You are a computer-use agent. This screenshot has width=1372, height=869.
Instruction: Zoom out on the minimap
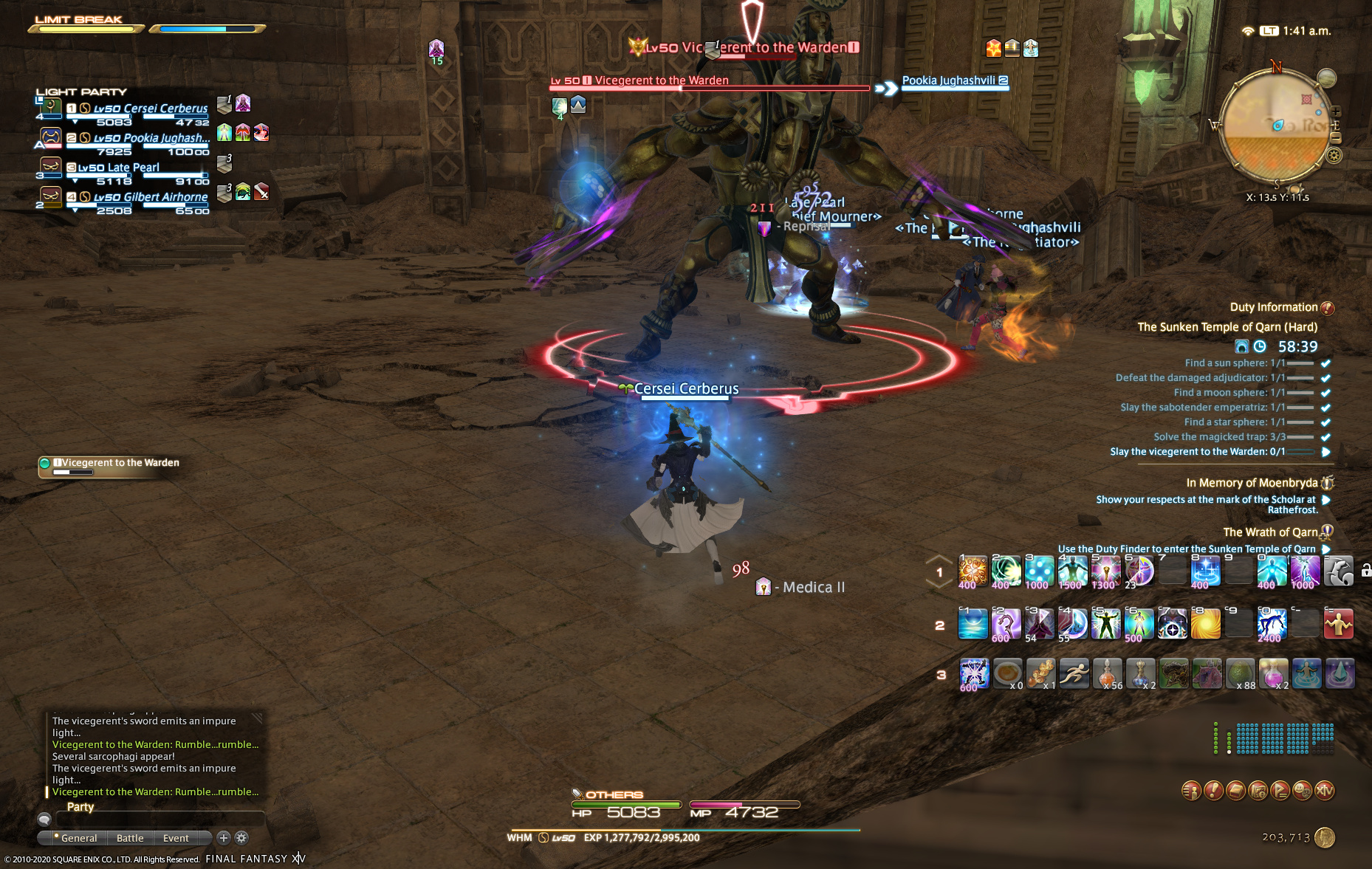1336,137
